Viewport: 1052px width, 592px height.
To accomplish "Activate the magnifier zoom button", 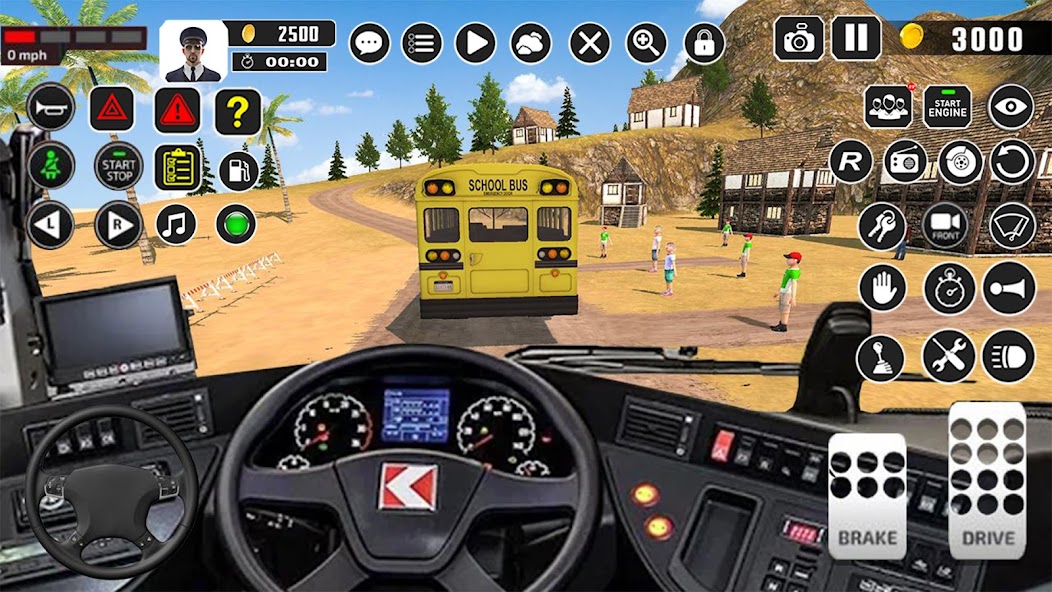I will tap(647, 43).
